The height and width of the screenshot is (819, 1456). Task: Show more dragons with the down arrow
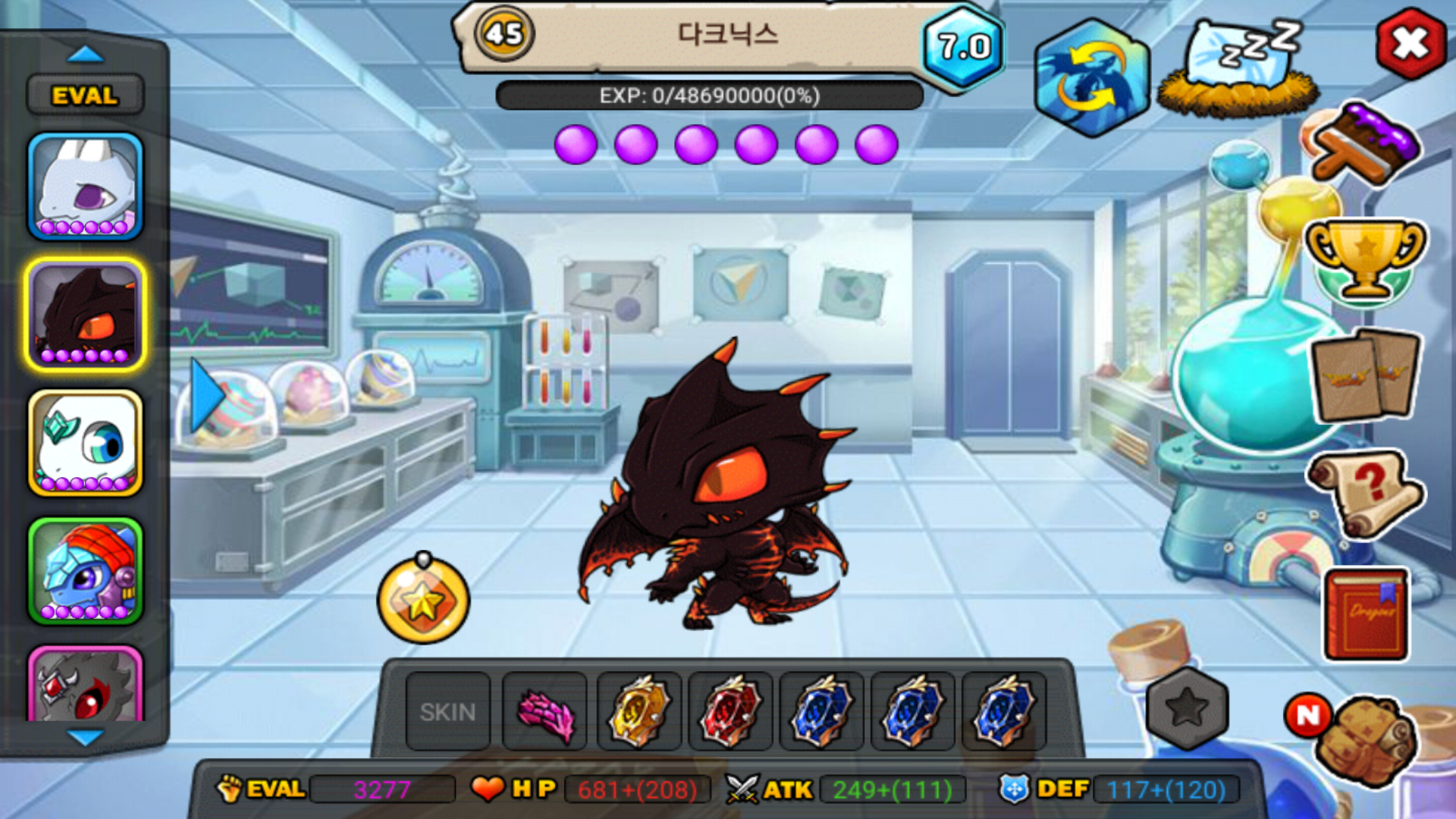coord(85,737)
